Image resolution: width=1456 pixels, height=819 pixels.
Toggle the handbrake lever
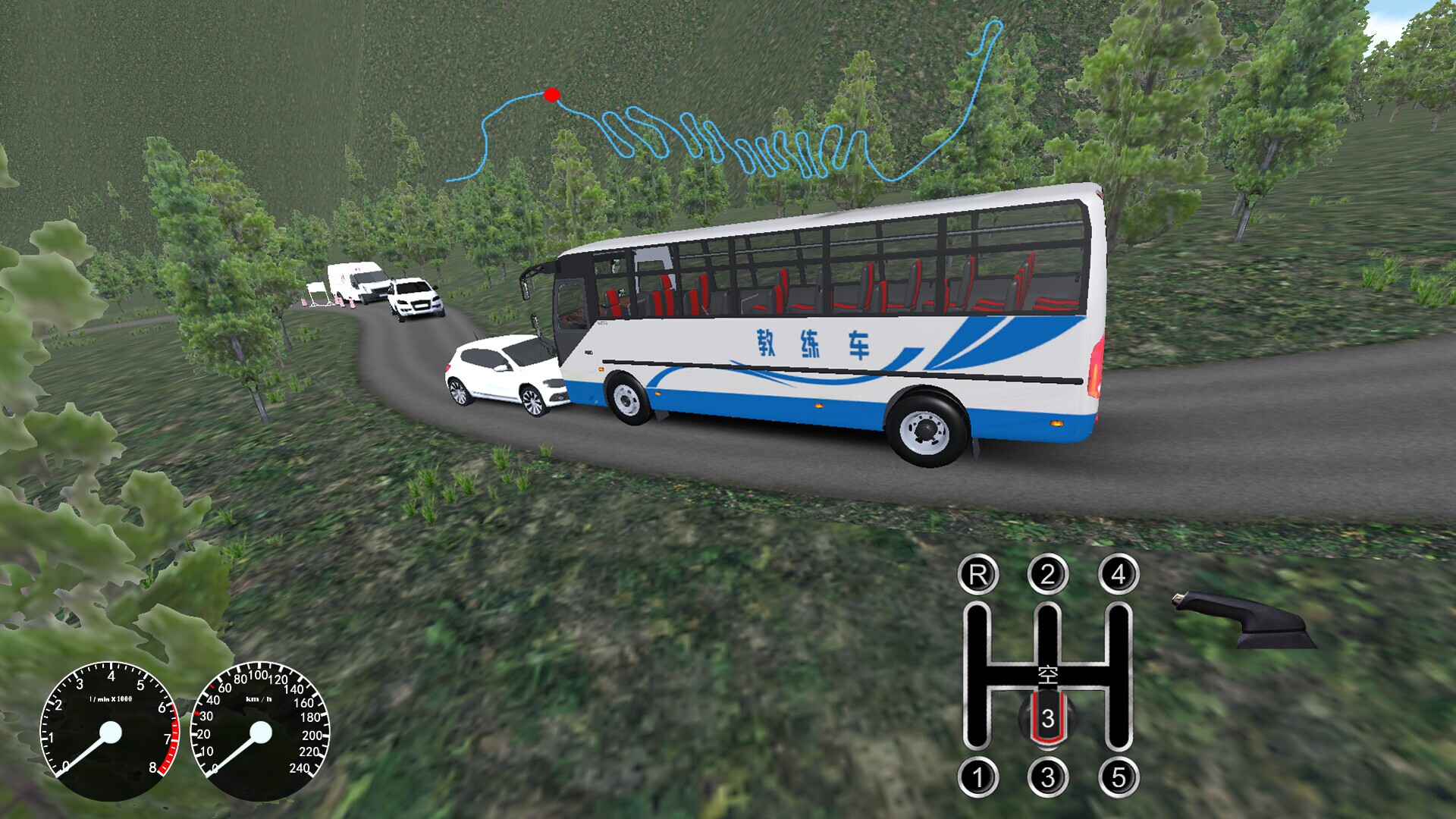pos(1244,618)
